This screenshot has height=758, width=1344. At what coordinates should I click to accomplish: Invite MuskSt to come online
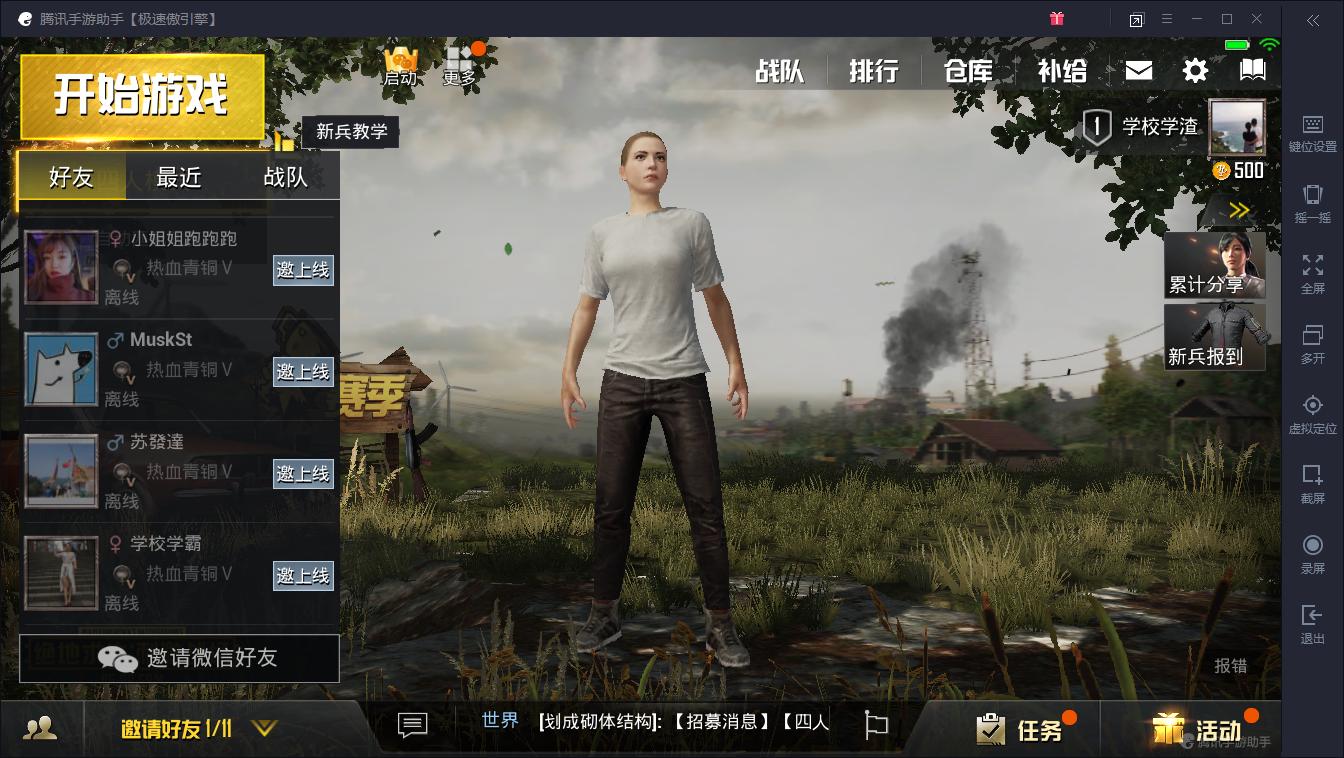tap(303, 372)
